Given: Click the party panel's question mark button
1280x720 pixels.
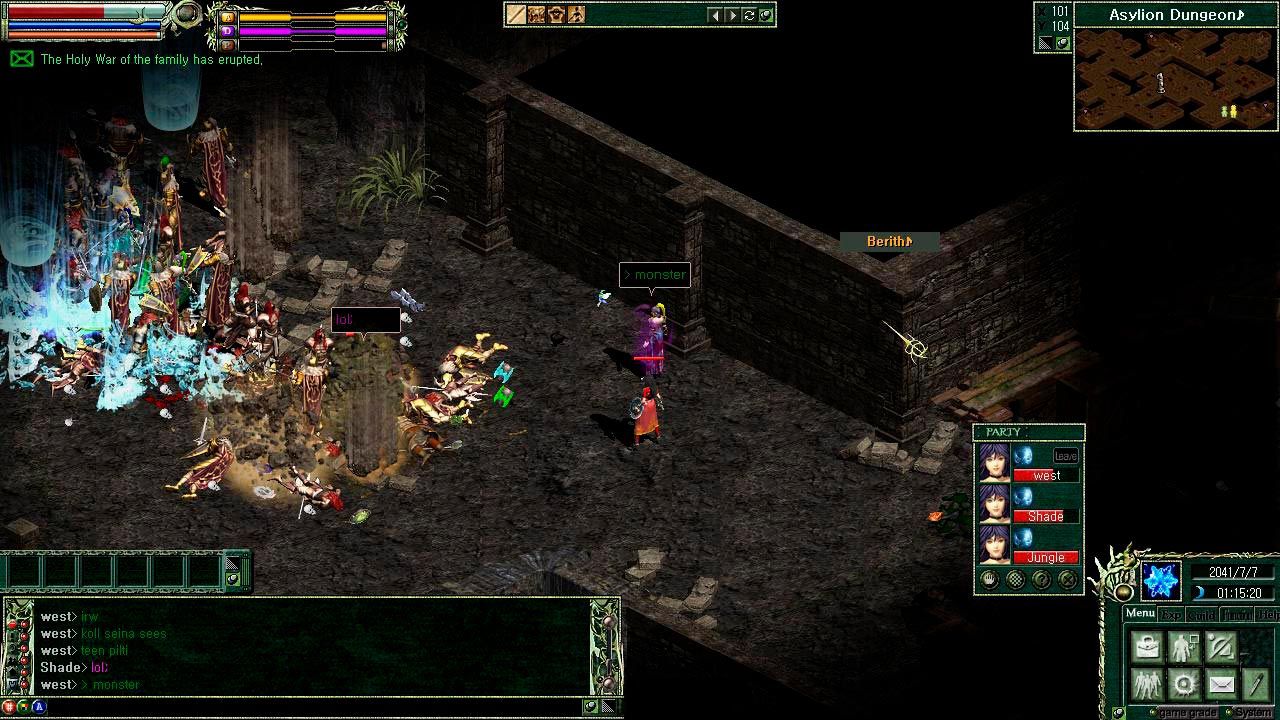Looking at the screenshot, I should point(1042,579).
